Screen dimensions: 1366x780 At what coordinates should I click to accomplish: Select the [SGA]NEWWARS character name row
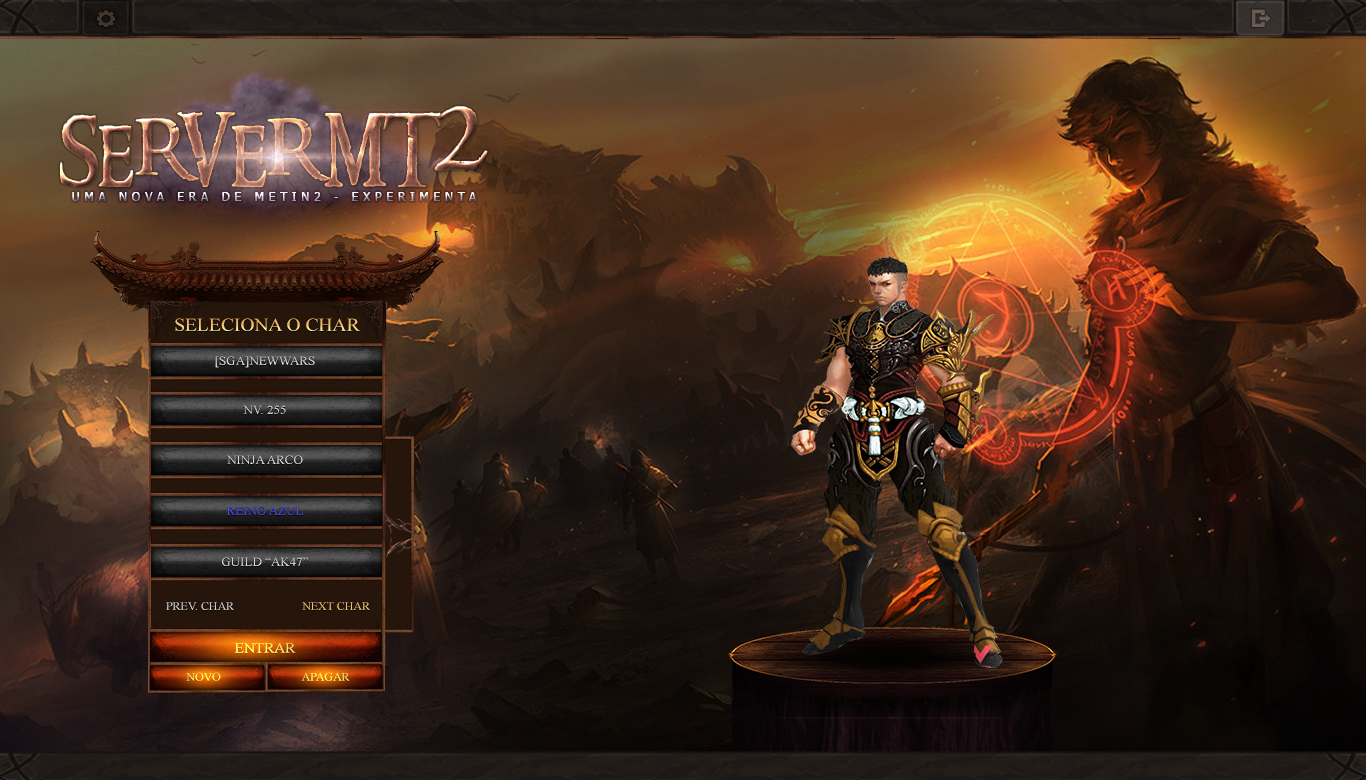[x=266, y=361]
